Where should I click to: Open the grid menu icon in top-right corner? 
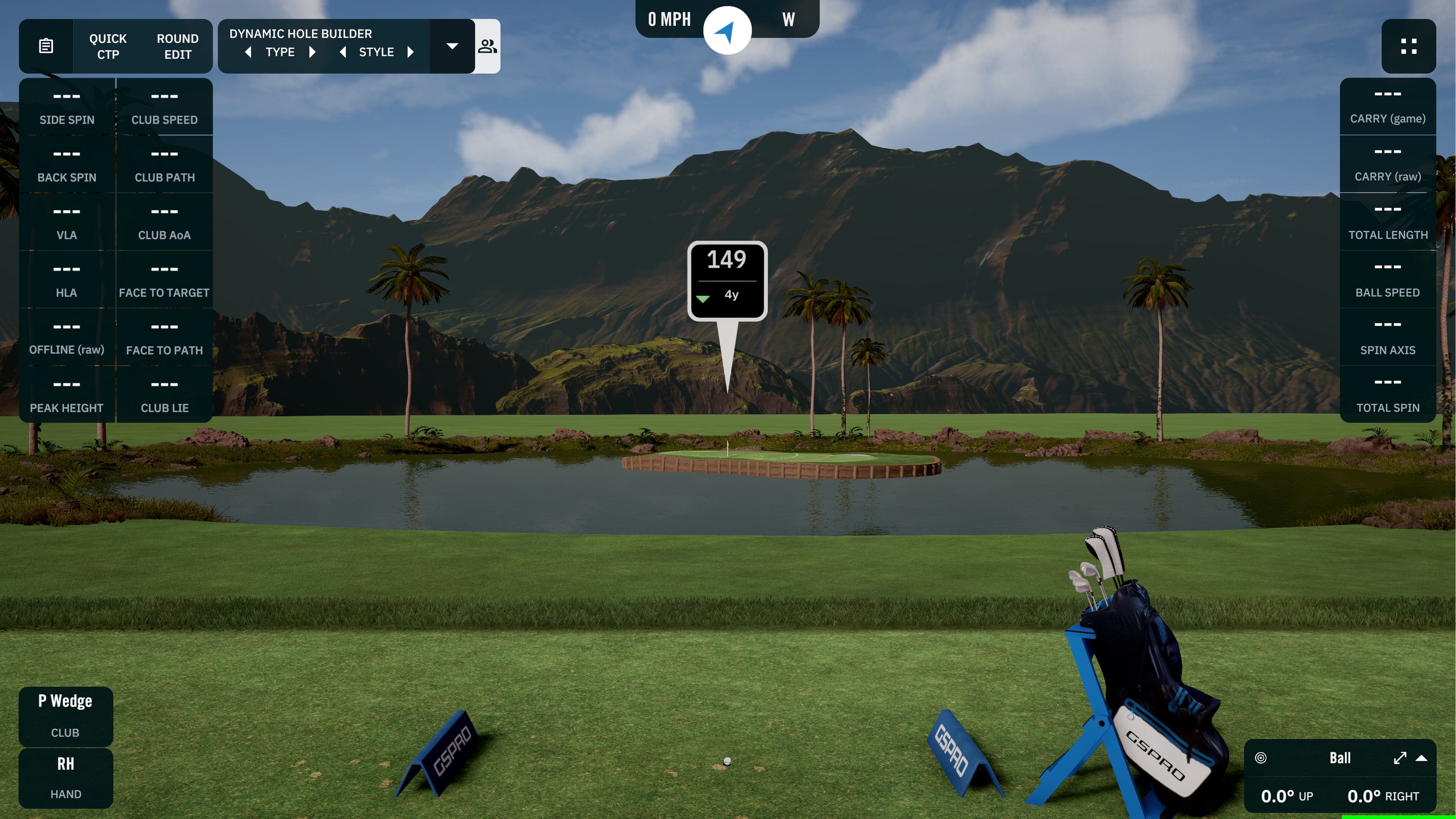1409,47
